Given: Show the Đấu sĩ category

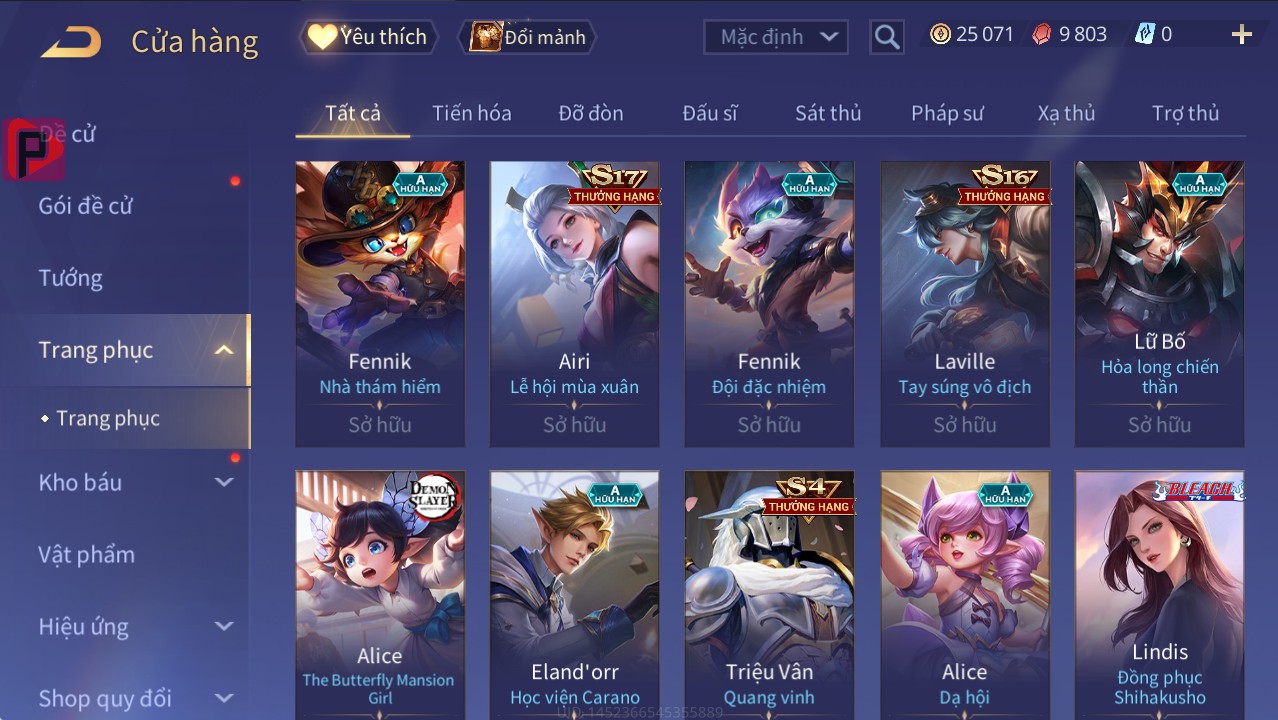Looking at the screenshot, I should click(x=710, y=113).
